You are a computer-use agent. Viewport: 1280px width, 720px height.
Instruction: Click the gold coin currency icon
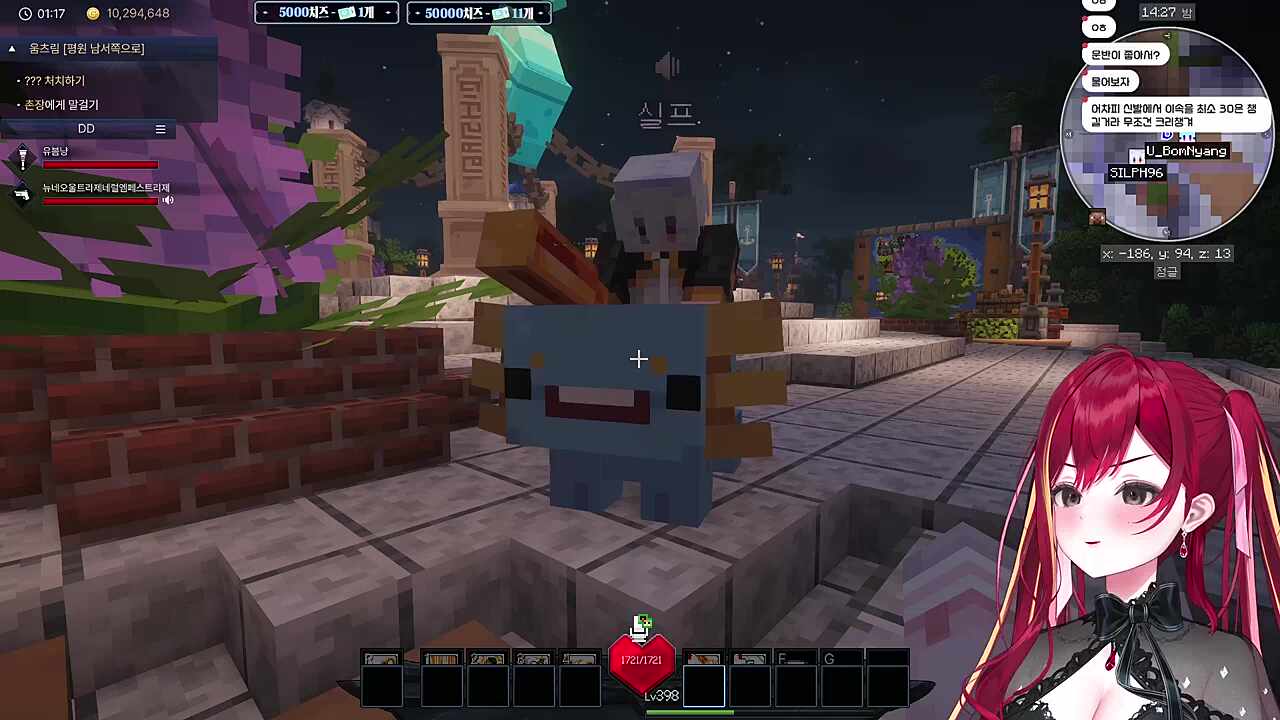coord(93,14)
